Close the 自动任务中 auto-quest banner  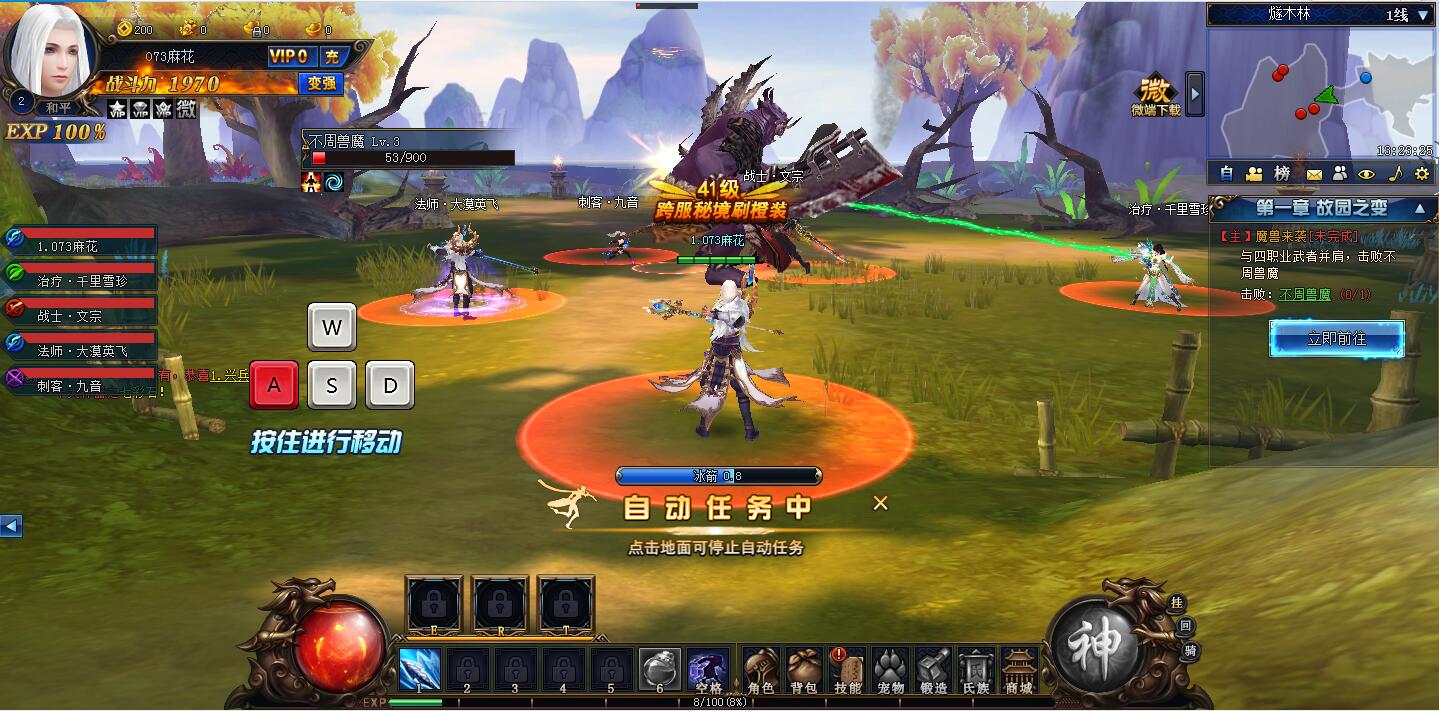(x=880, y=503)
